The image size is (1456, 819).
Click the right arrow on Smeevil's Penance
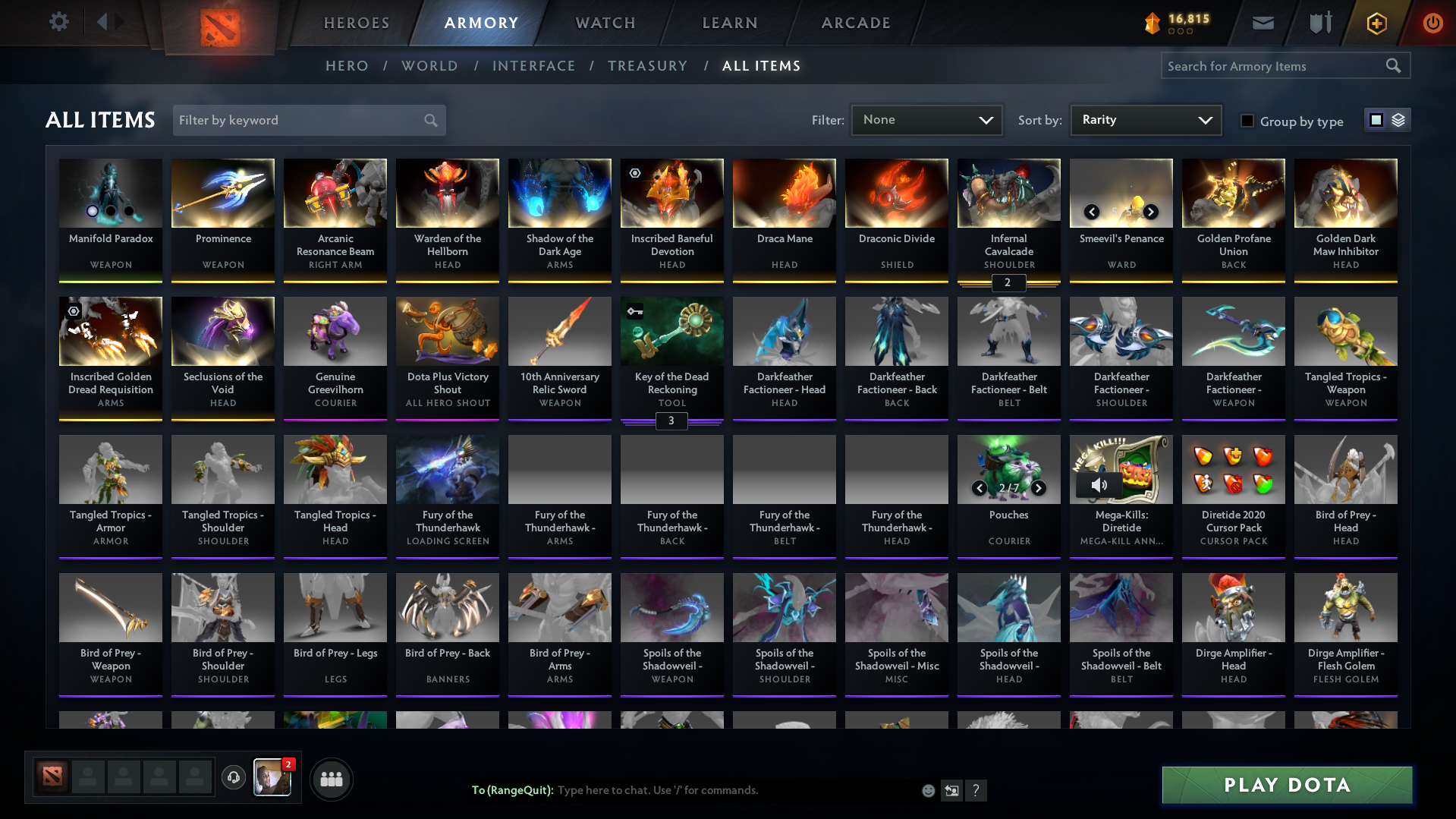[x=1150, y=213]
